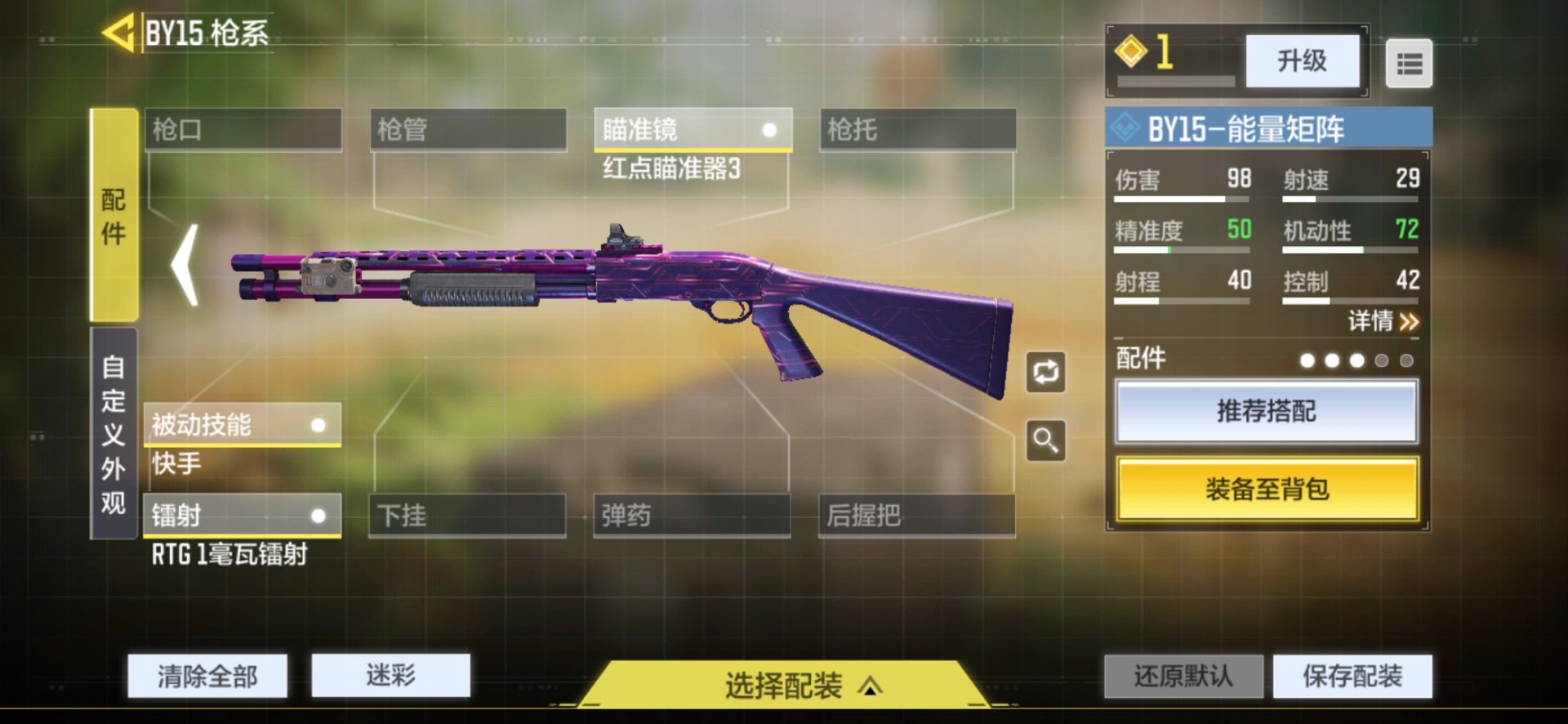Open the 瞄准镜 optic slot
The width and height of the screenshot is (1568, 724).
click(x=693, y=130)
